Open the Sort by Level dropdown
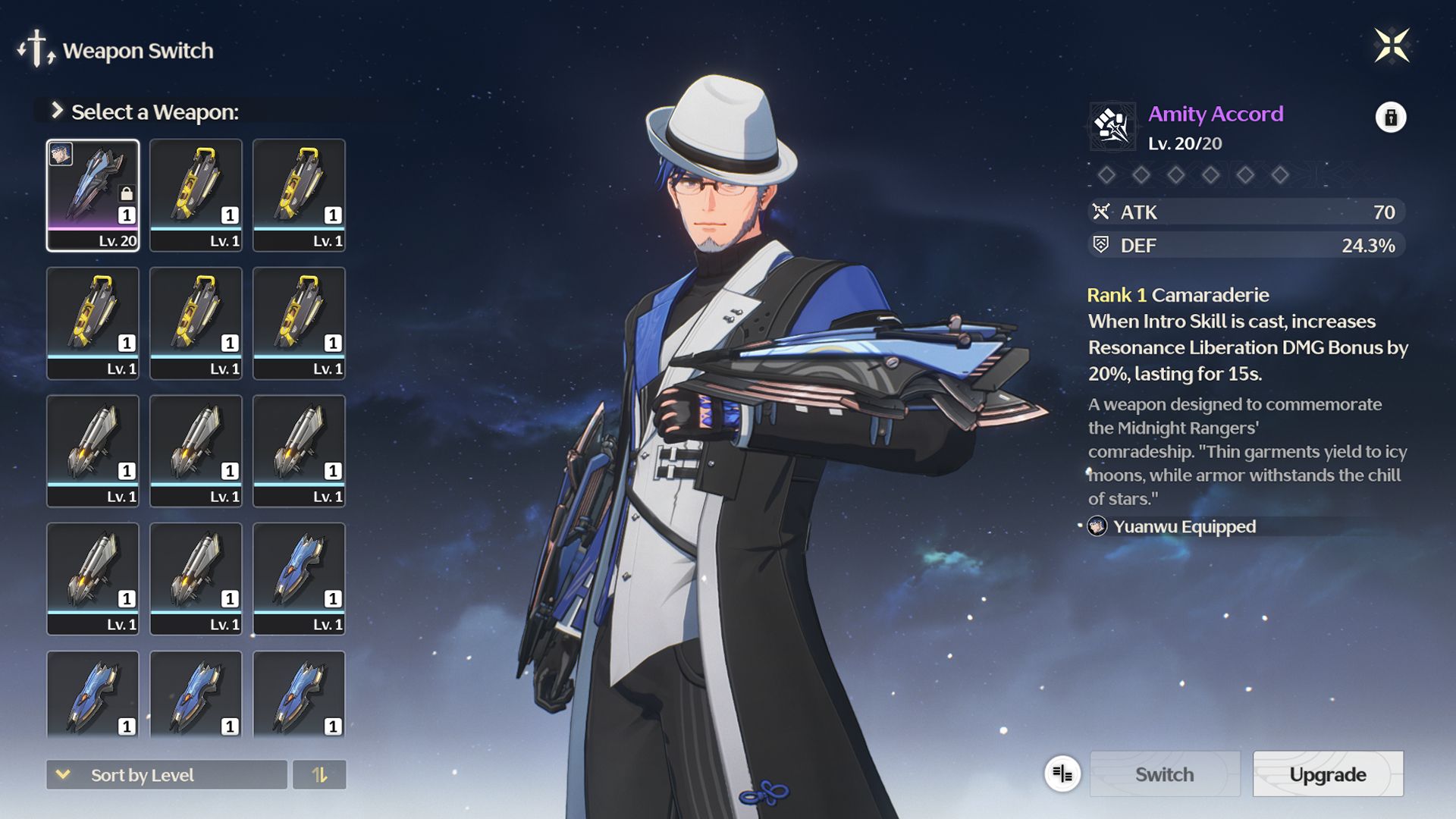 tap(166, 774)
